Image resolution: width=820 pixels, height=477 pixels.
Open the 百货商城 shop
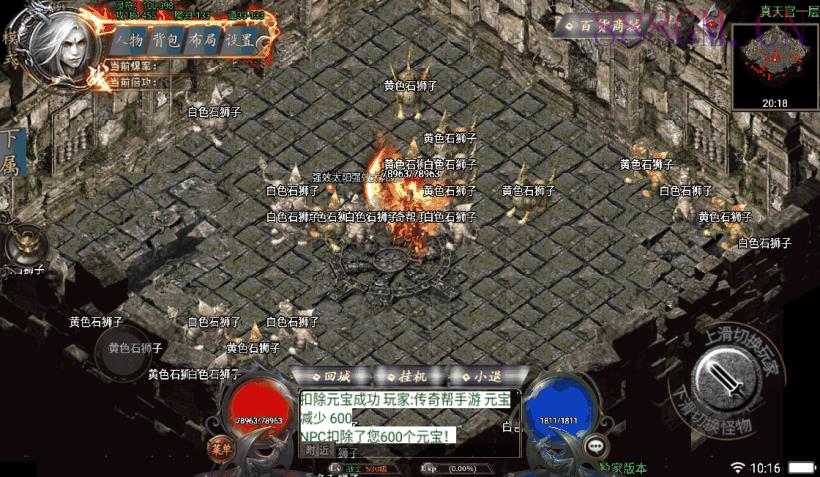pos(600,24)
